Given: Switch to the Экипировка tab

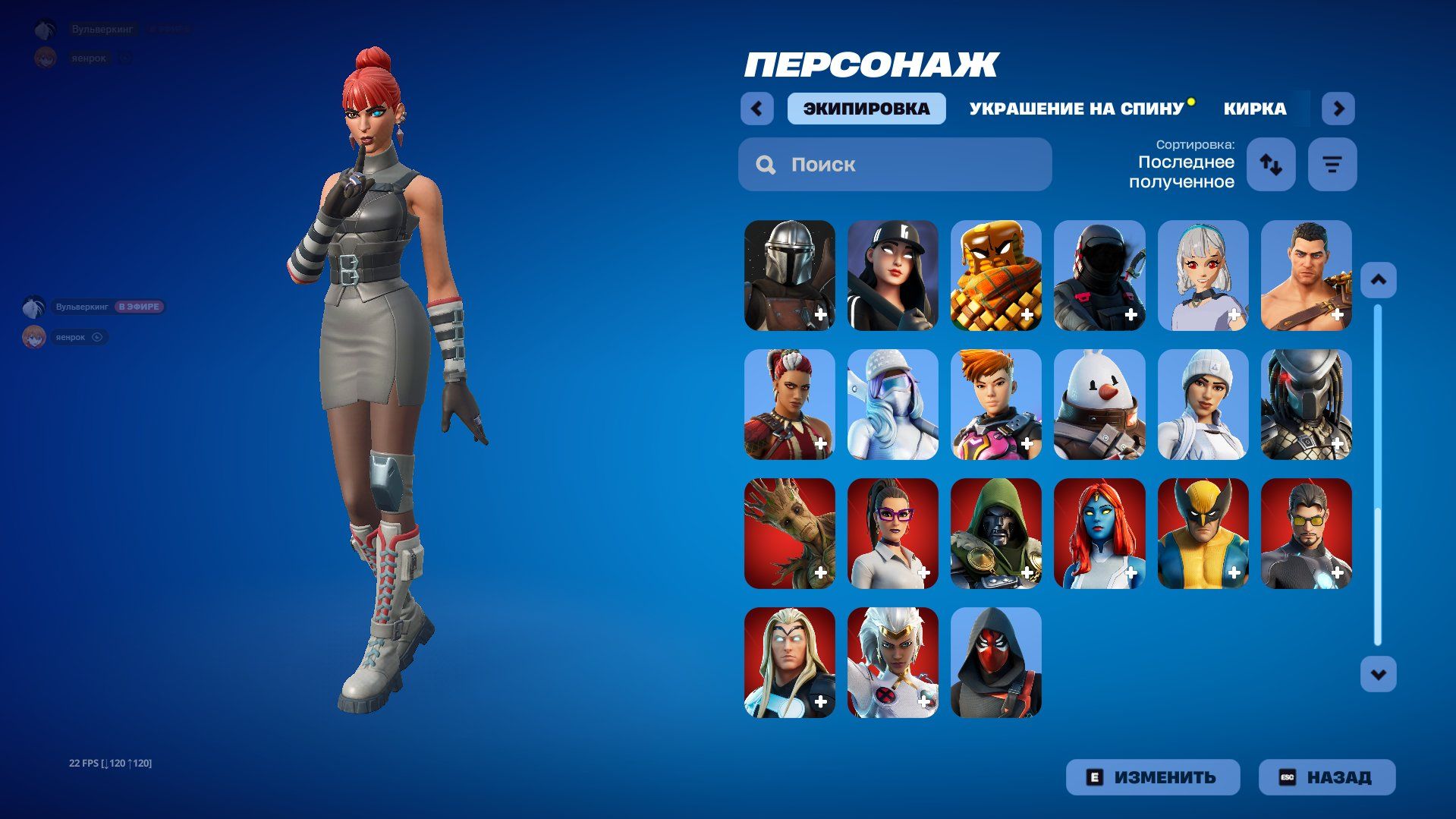Looking at the screenshot, I should [866, 109].
